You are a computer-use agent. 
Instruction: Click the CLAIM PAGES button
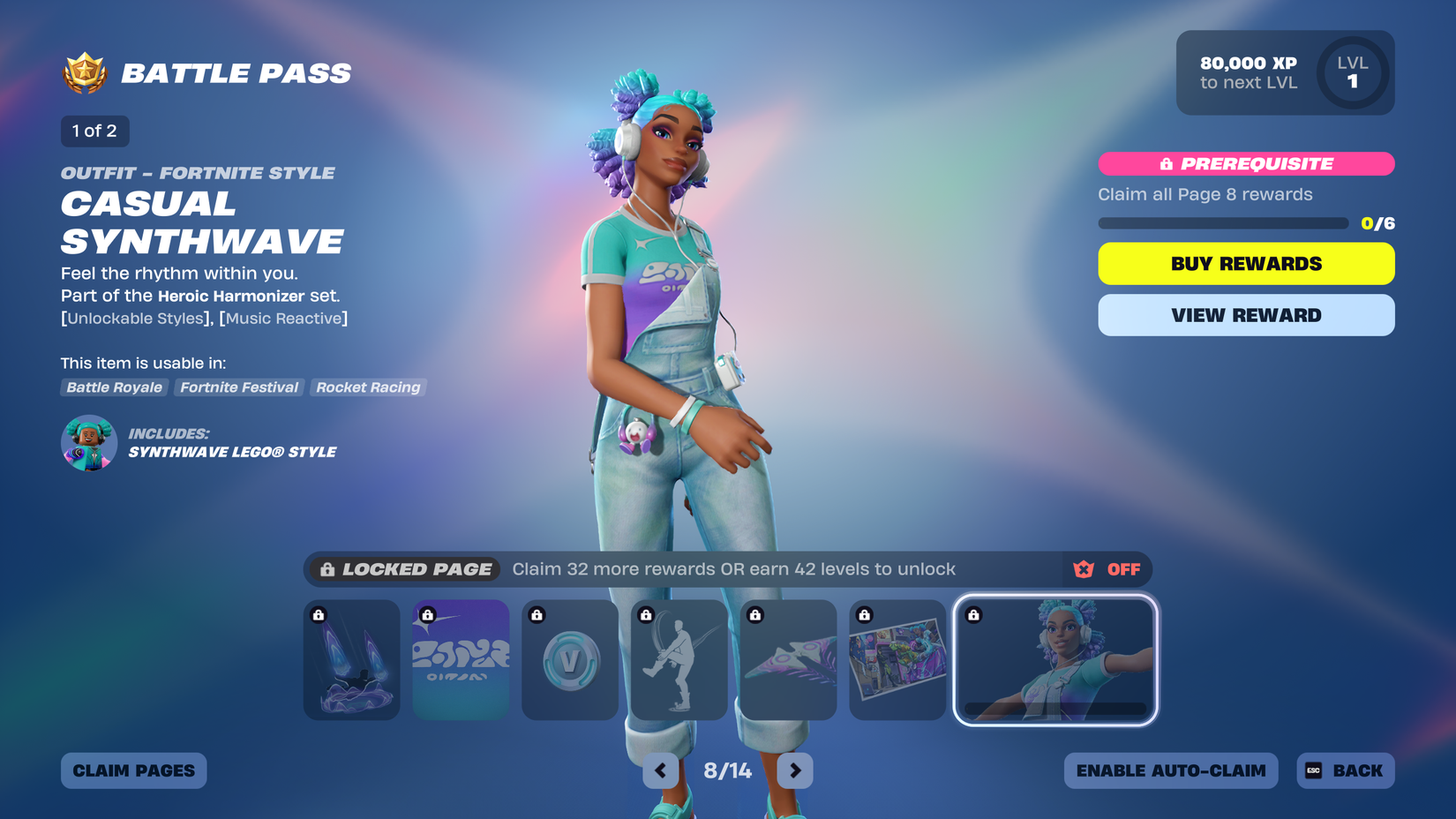coord(133,770)
